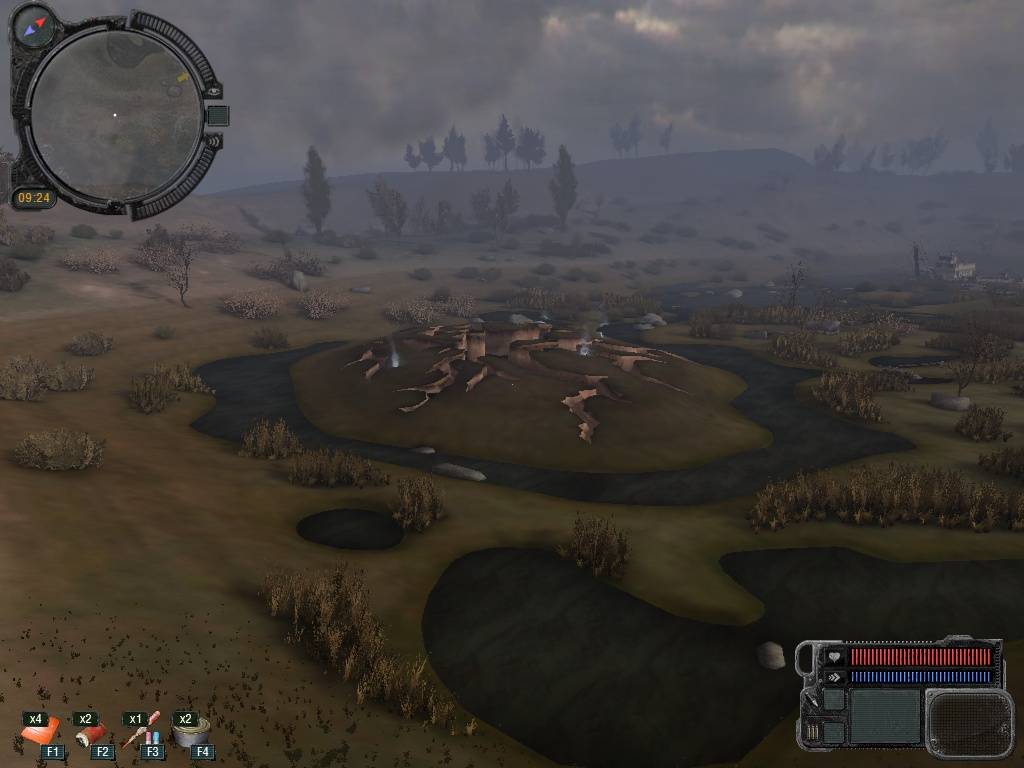Screen dimensions: 1024x768
Task: Select the canned food quick slot
Action: tap(190, 732)
